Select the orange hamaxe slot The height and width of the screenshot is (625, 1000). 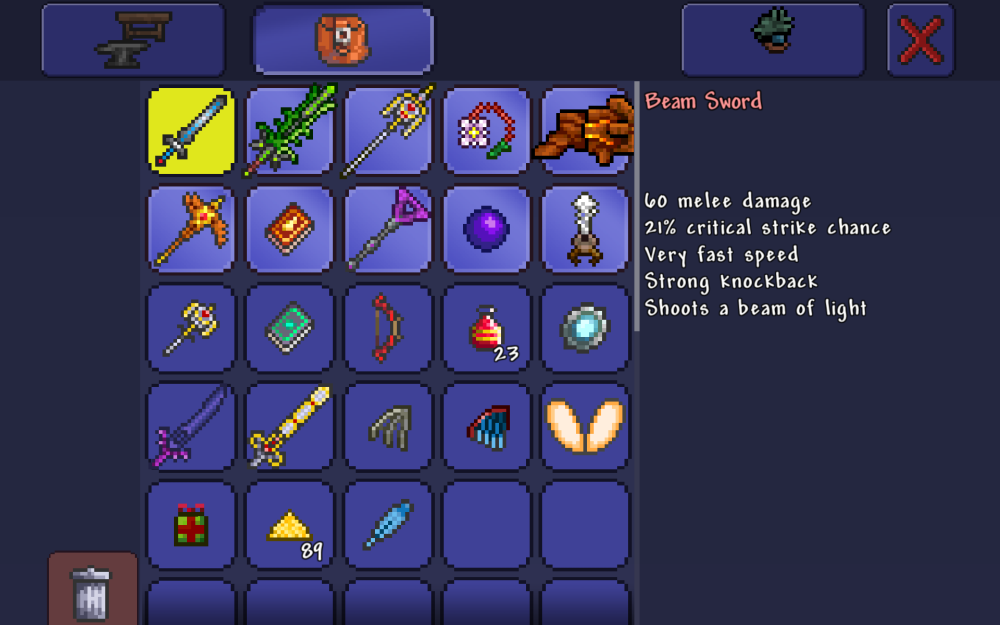pos(191,229)
